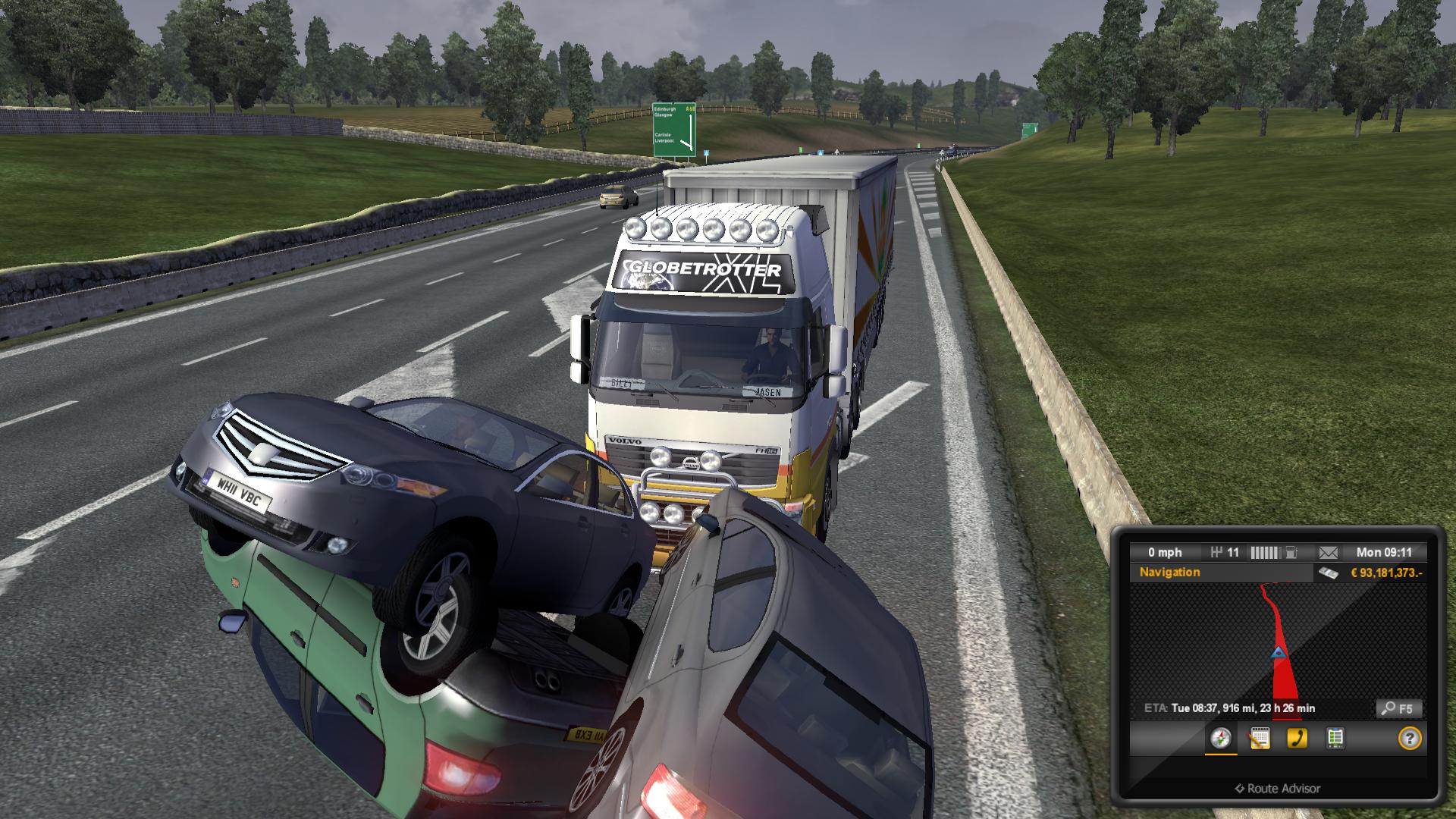Open the question mark help button

(1409, 738)
